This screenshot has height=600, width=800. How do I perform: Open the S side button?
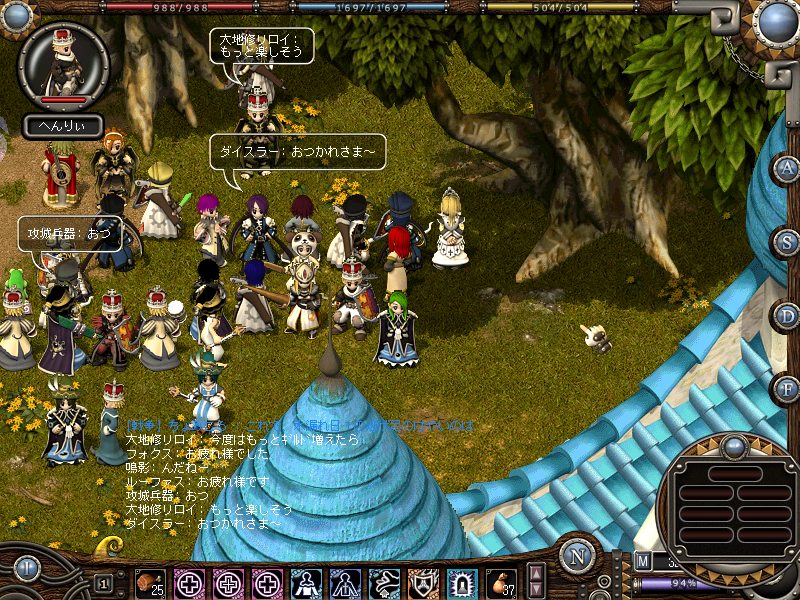(786, 241)
